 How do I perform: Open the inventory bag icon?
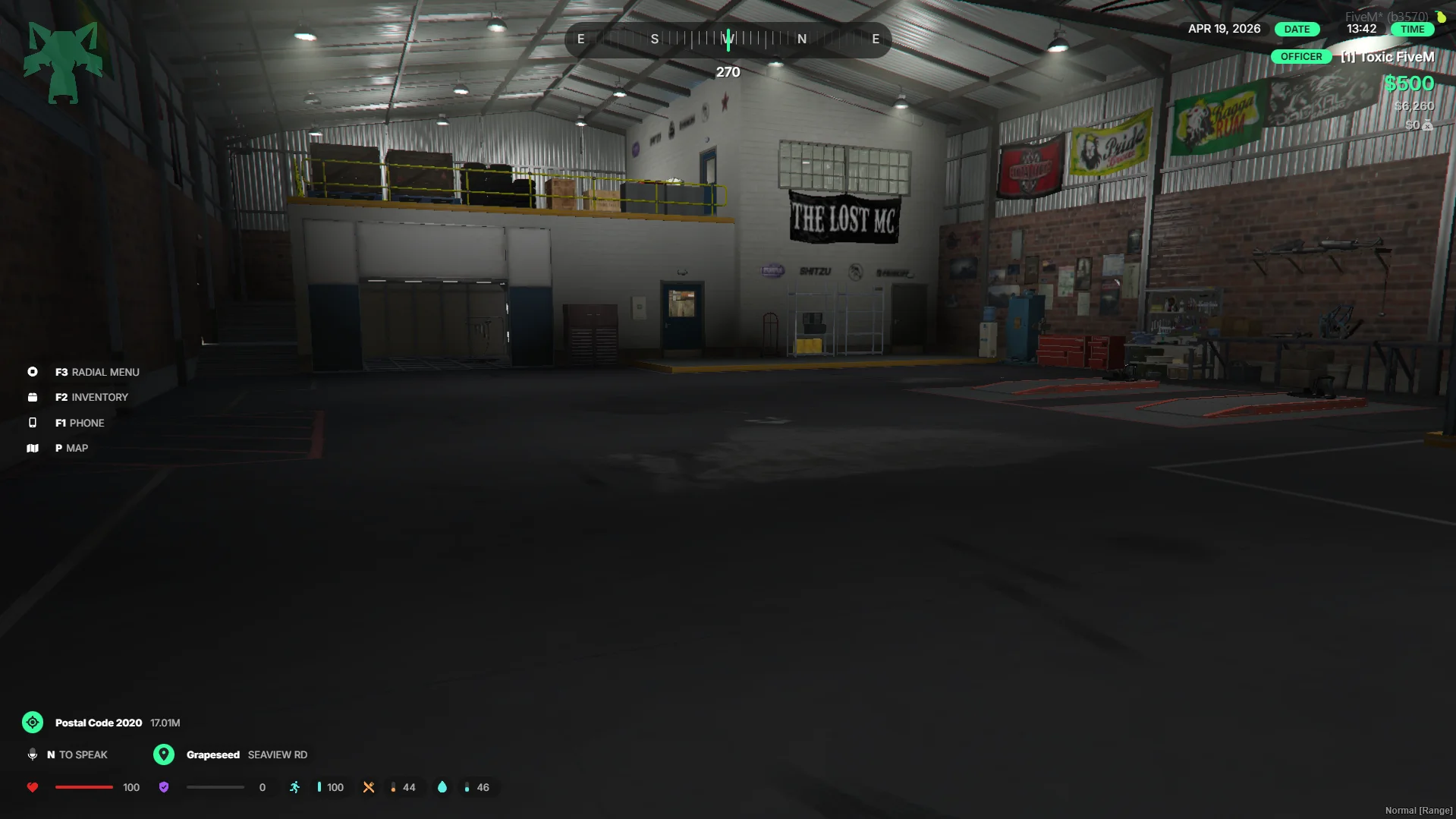pos(33,397)
